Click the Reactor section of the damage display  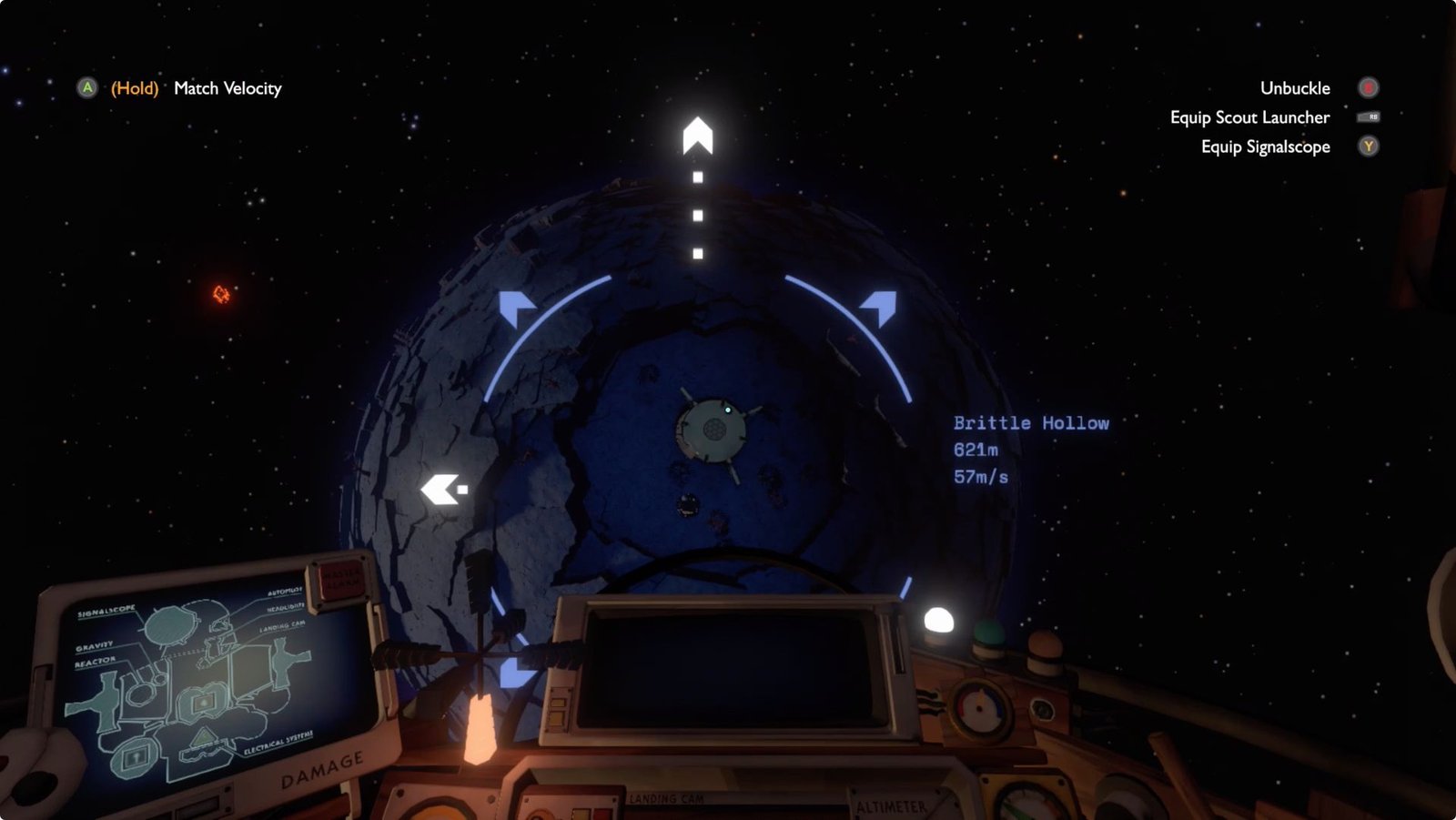[100, 701]
